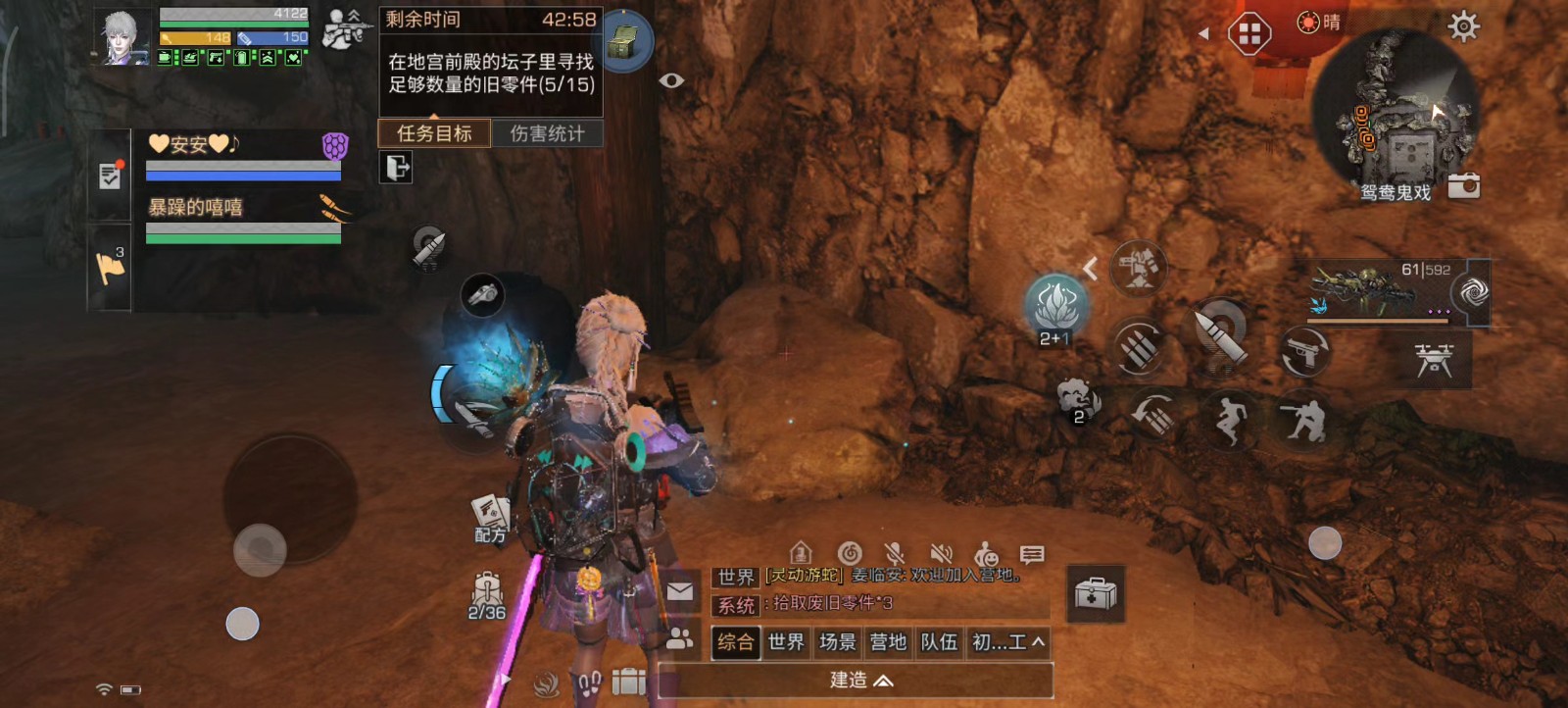Open the settings gear icon
The image size is (1568, 708).
pos(1463,26)
